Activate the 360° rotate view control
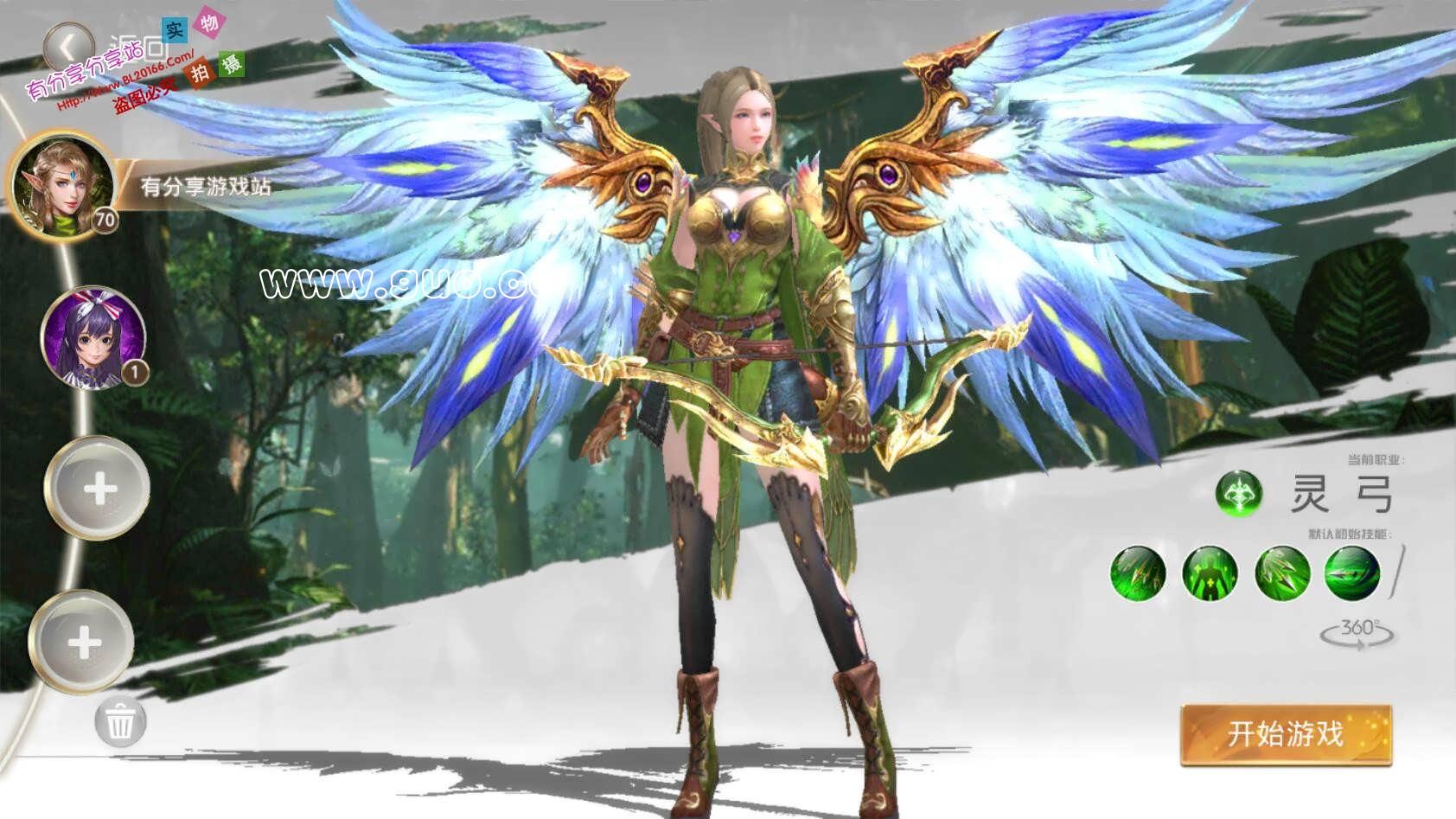1456x819 pixels. [x=1357, y=631]
